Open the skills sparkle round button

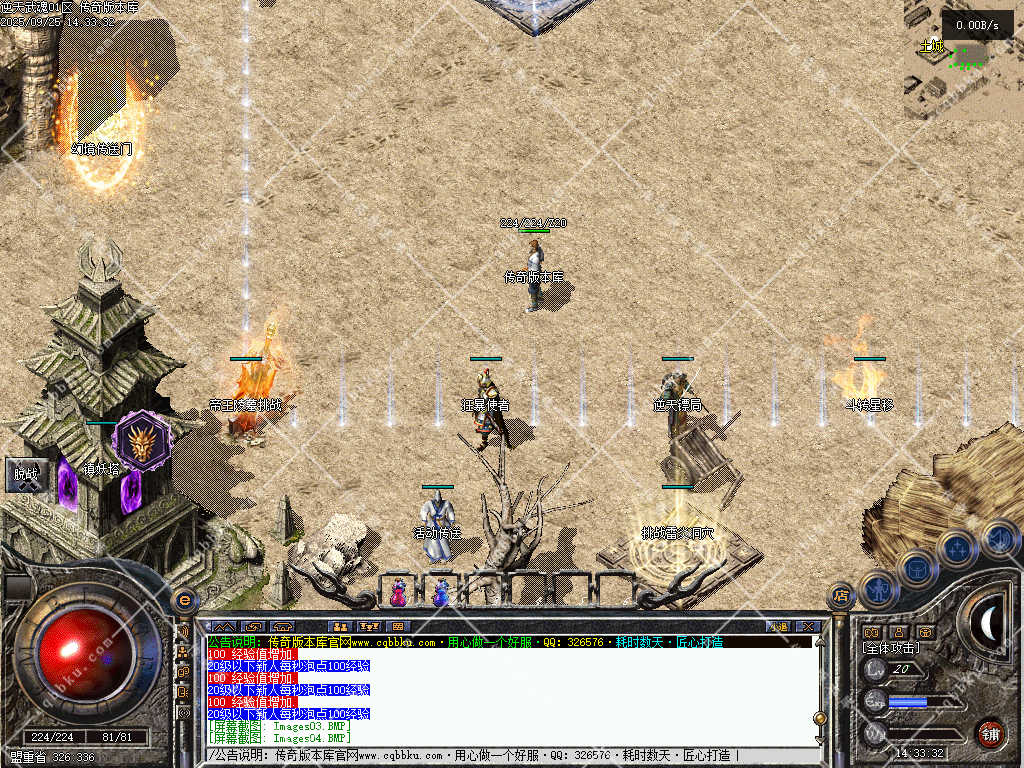click(958, 548)
